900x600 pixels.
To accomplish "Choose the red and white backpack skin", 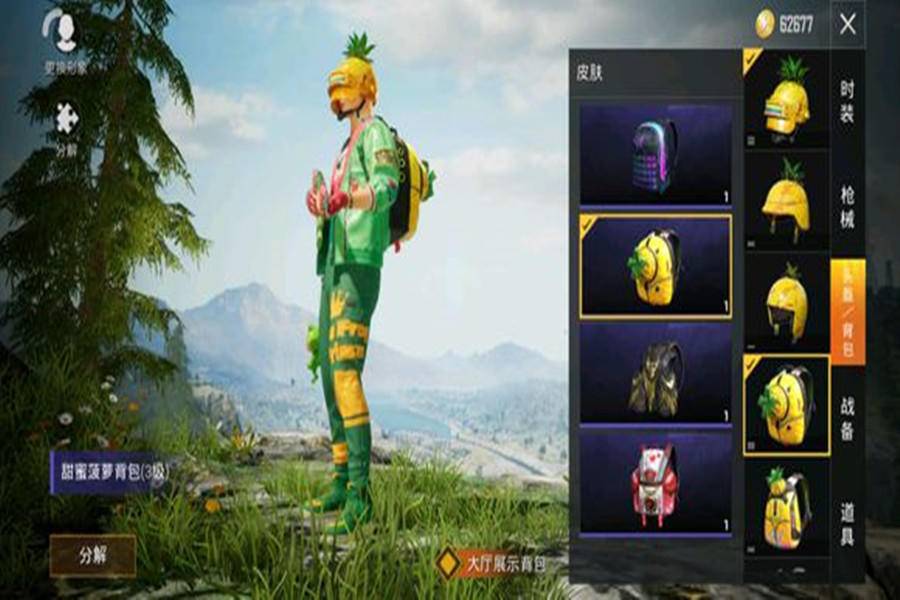I will 655,481.
